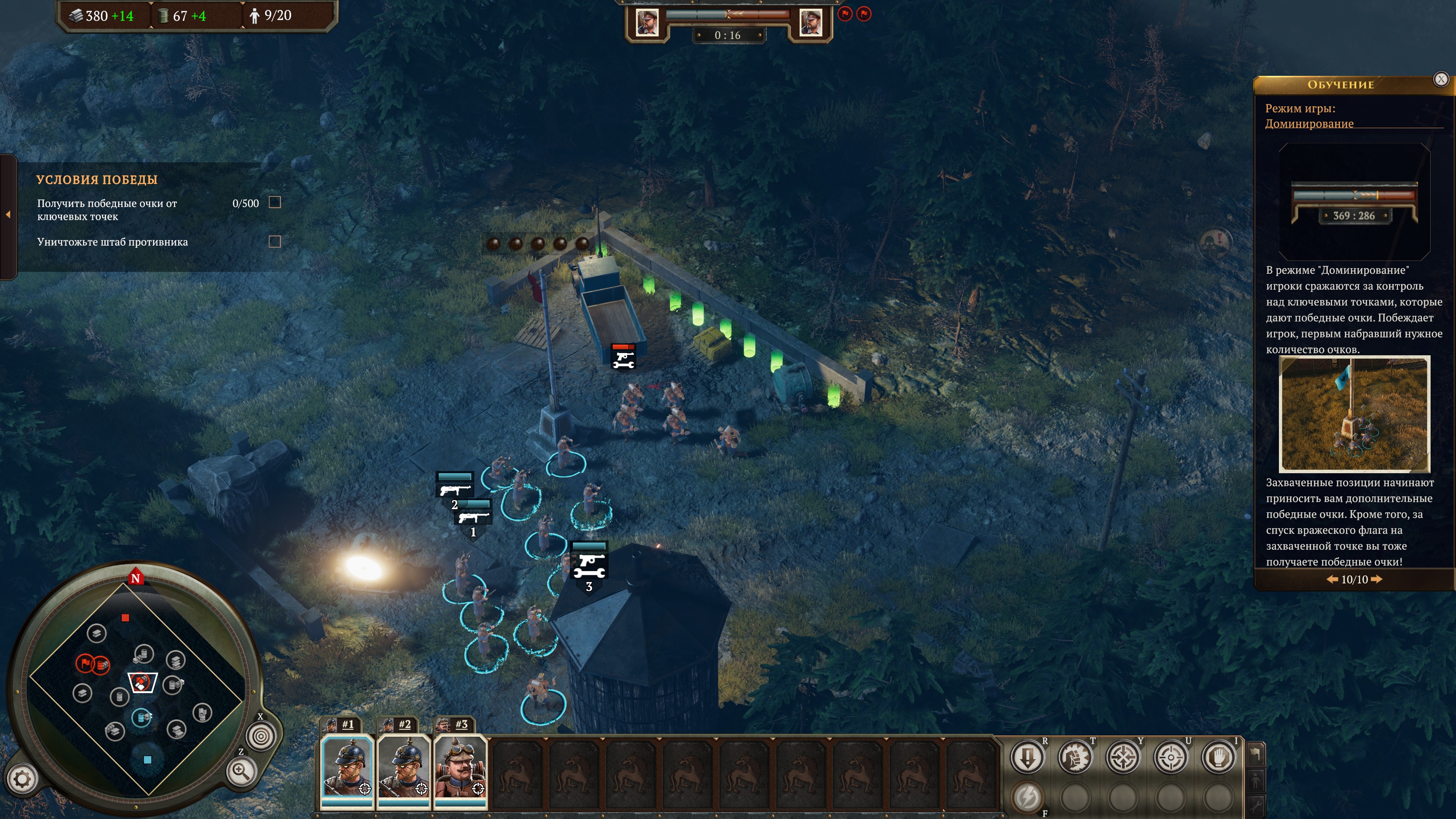The height and width of the screenshot is (819, 1456).
Task: Click the minimap magnifier zoom button
Action: point(242,771)
